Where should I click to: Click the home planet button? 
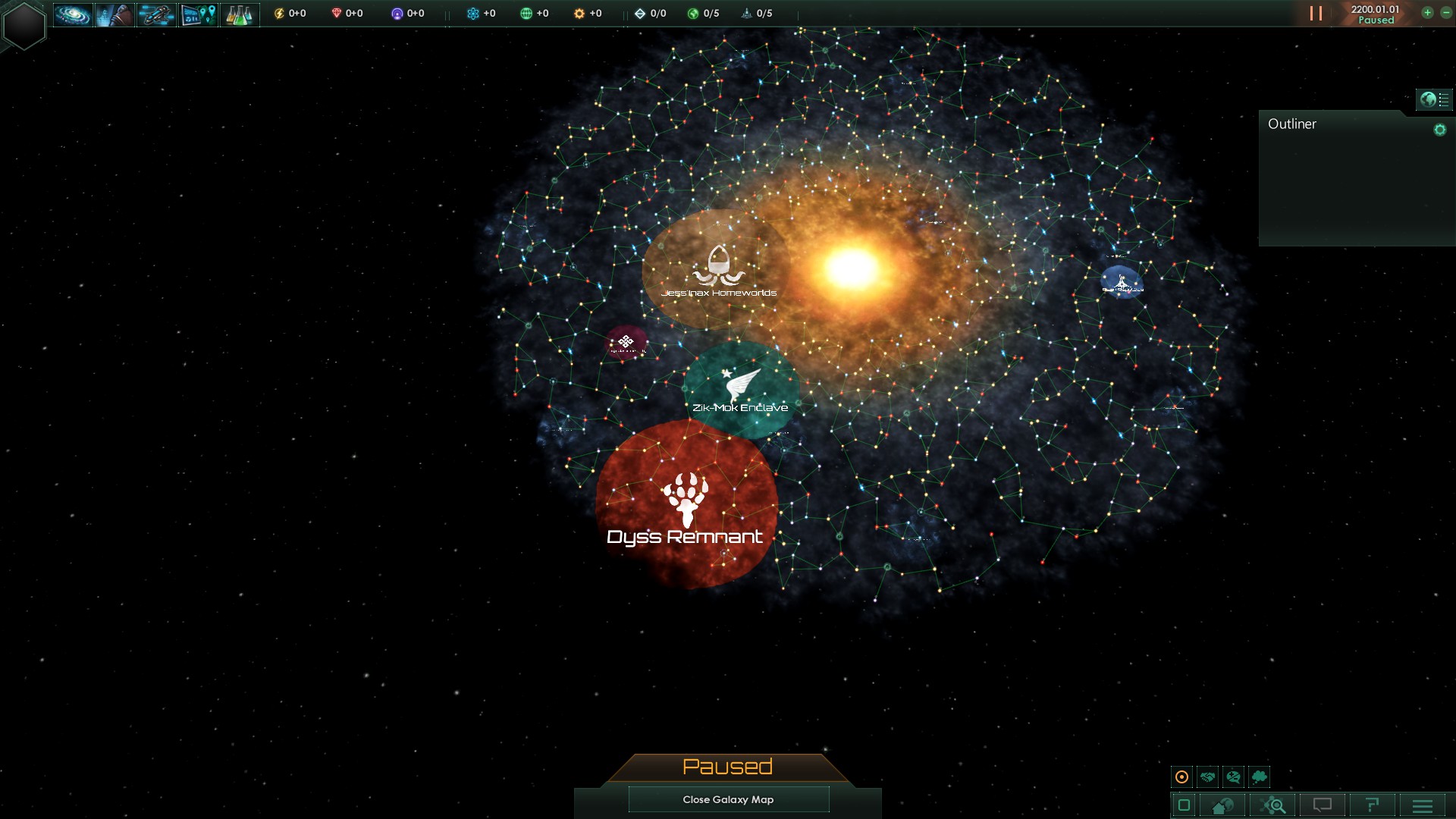tap(1222, 805)
